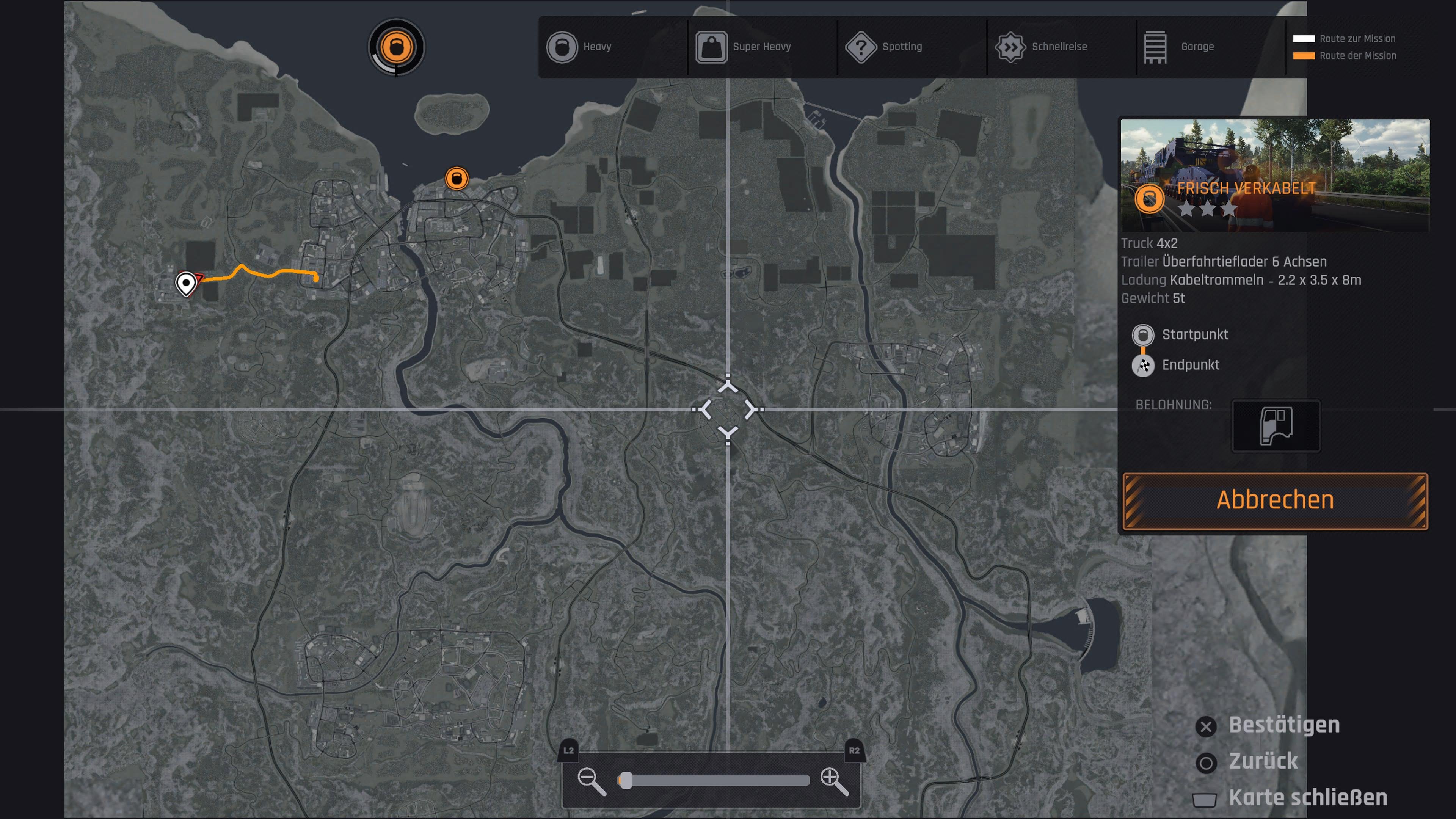1456x819 pixels.
Task: Click the truck cabin reward icon under Belohnung
Action: tap(1277, 426)
